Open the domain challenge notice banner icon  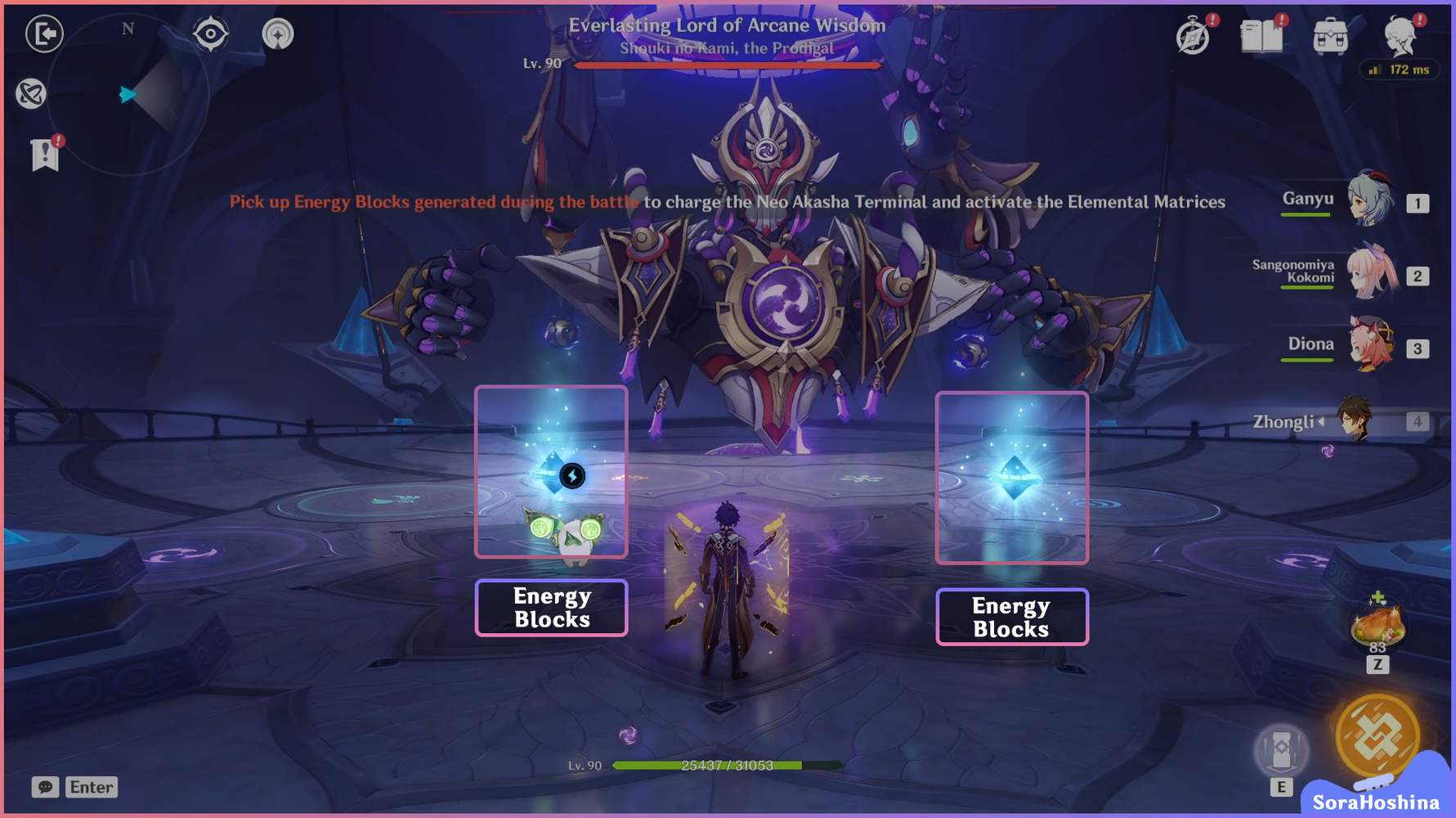(45, 155)
